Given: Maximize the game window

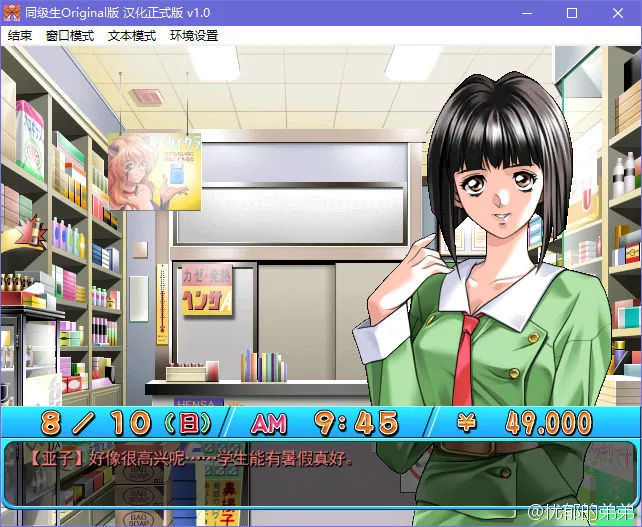Looking at the screenshot, I should coord(572,13).
